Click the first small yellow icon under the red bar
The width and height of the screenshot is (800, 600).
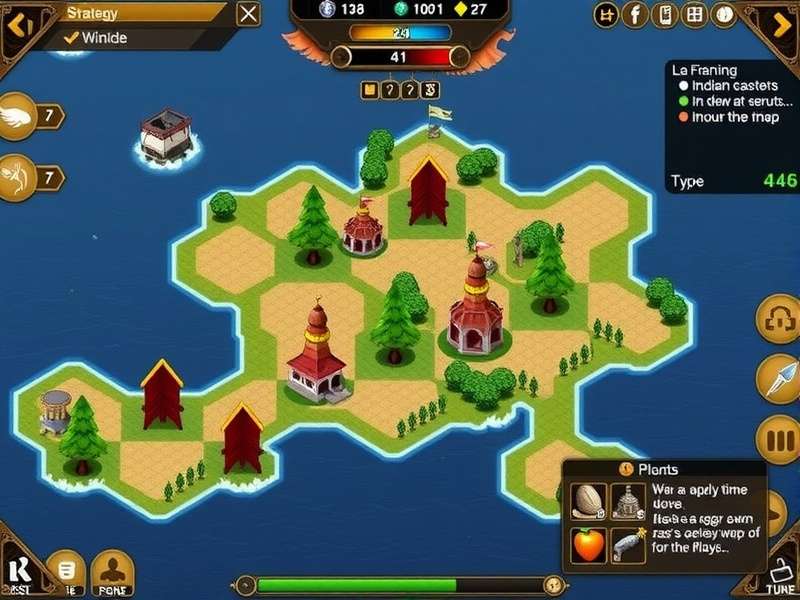point(369,90)
